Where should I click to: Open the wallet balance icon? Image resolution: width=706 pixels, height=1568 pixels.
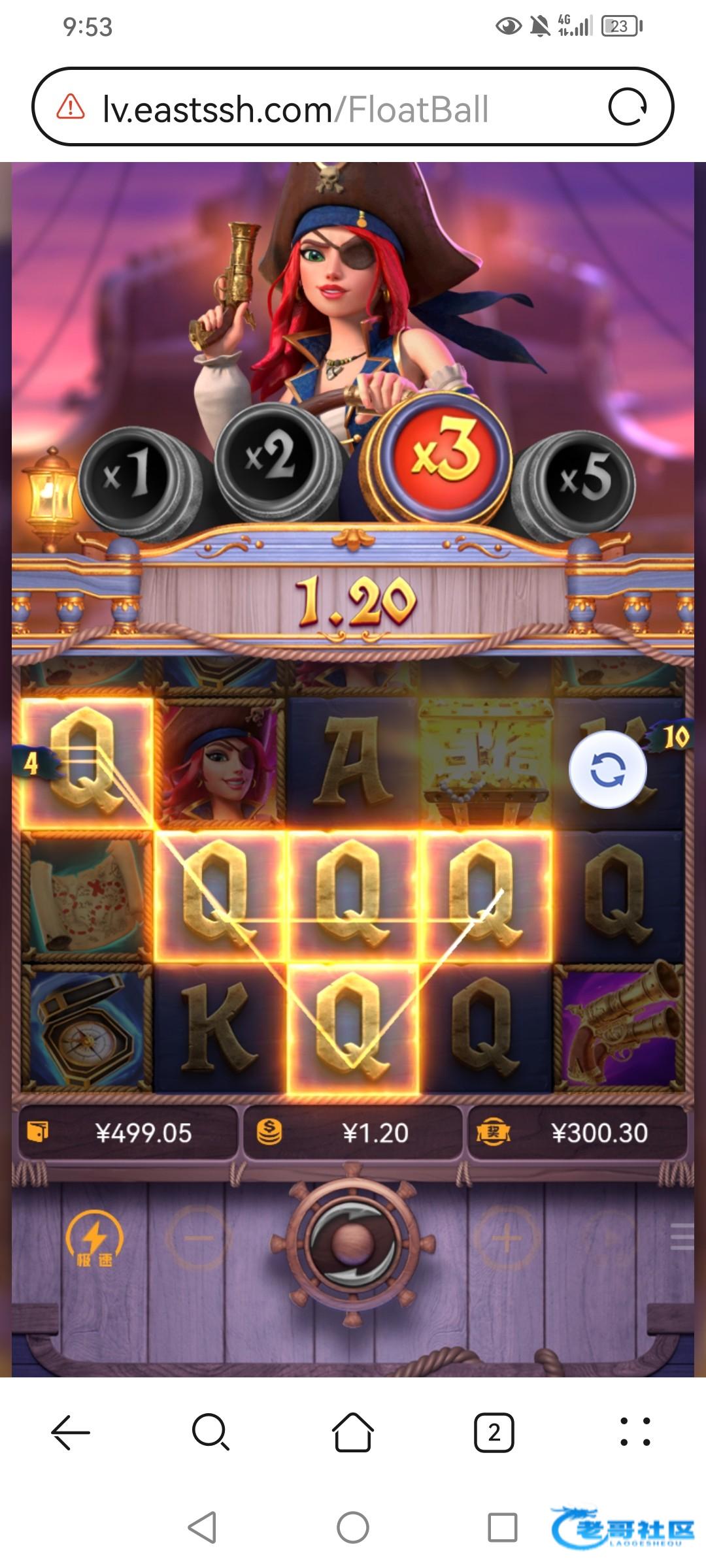click(x=38, y=1132)
